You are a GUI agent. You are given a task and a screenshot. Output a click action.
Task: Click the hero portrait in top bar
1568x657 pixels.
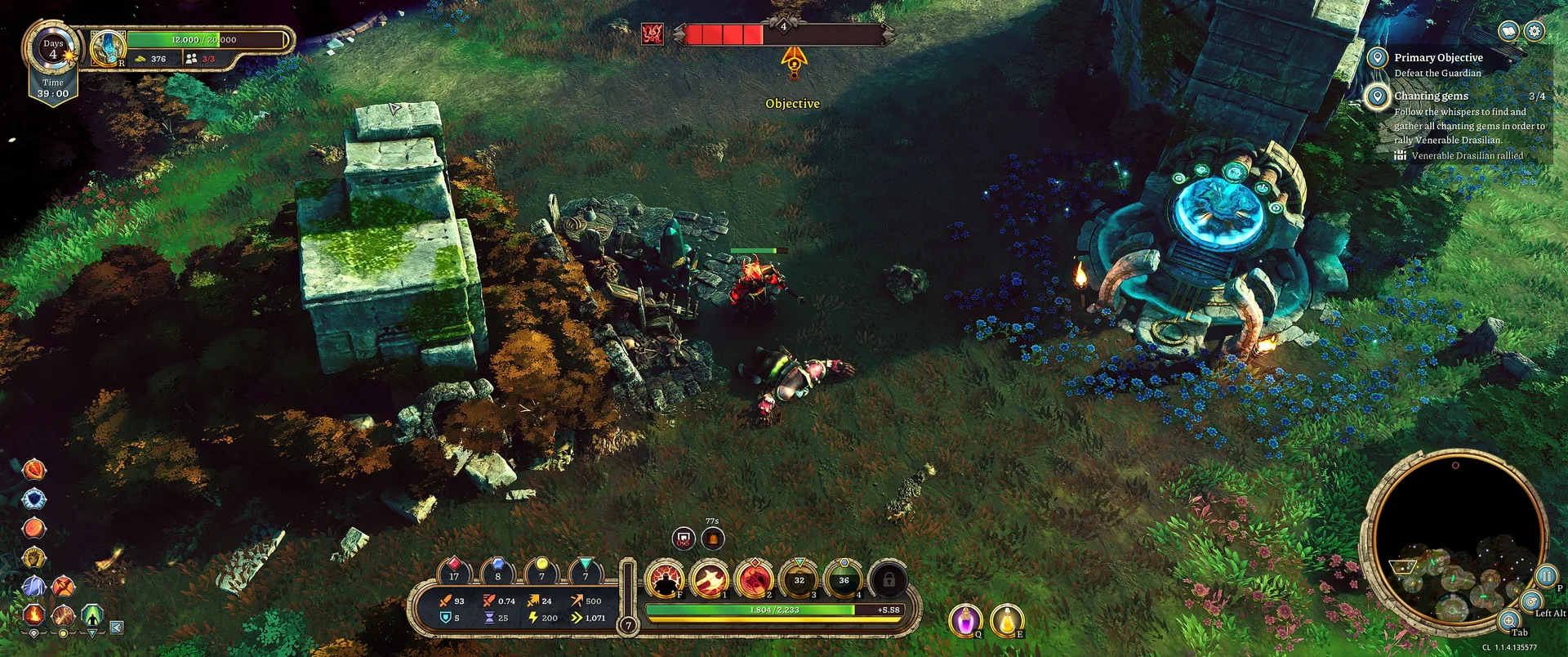pos(107,47)
